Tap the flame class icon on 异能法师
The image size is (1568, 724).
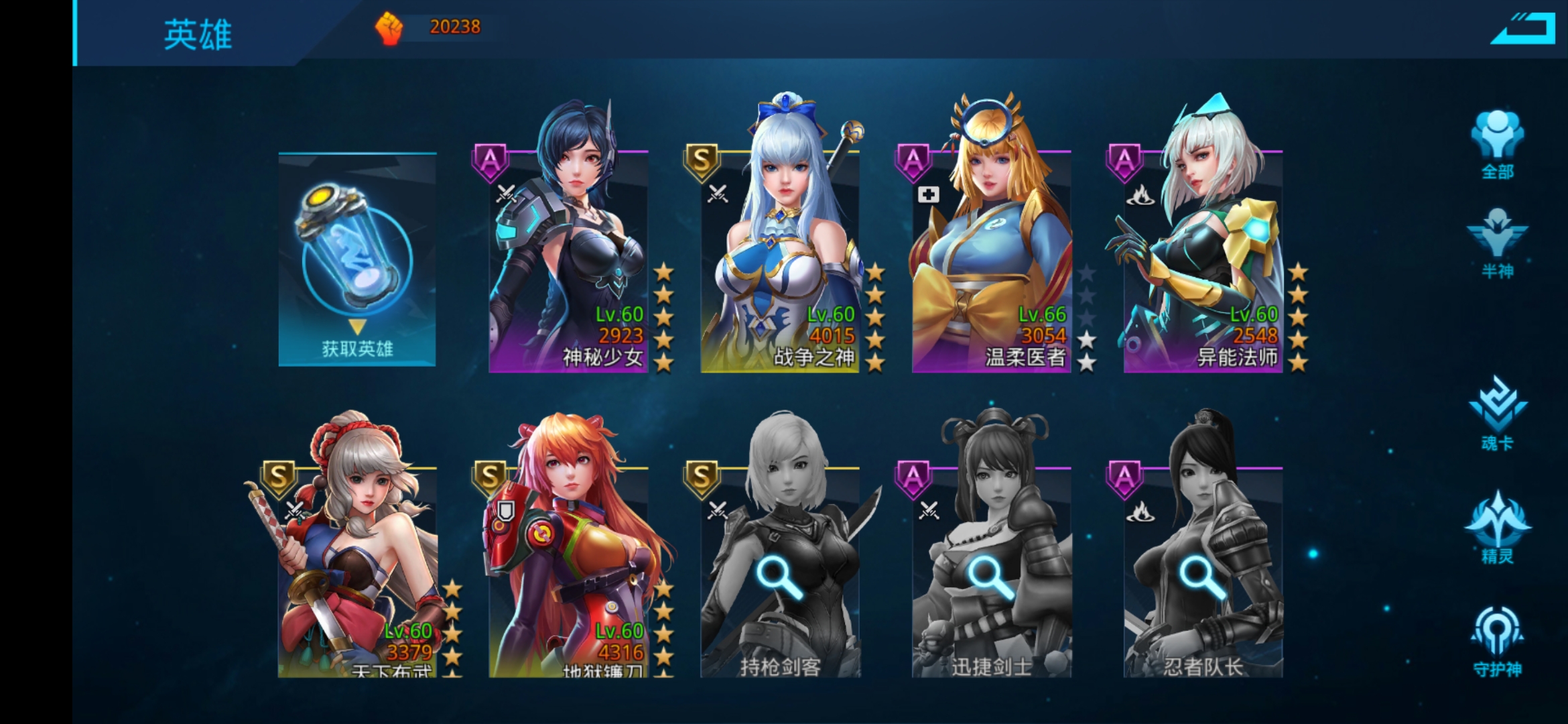(x=1142, y=196)
